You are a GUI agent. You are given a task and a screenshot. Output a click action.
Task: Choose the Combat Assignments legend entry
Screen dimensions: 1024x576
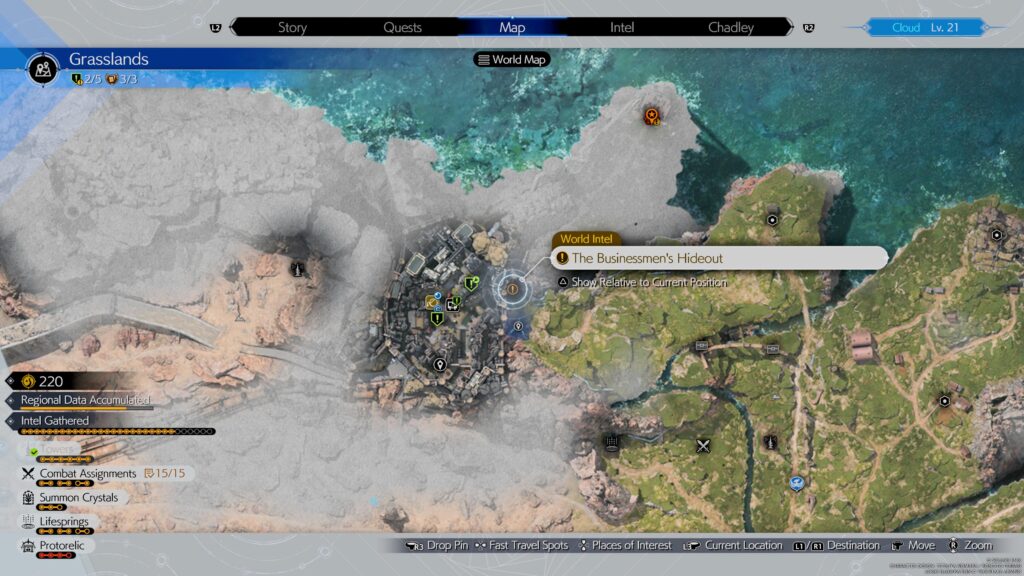tap(88, 473)
